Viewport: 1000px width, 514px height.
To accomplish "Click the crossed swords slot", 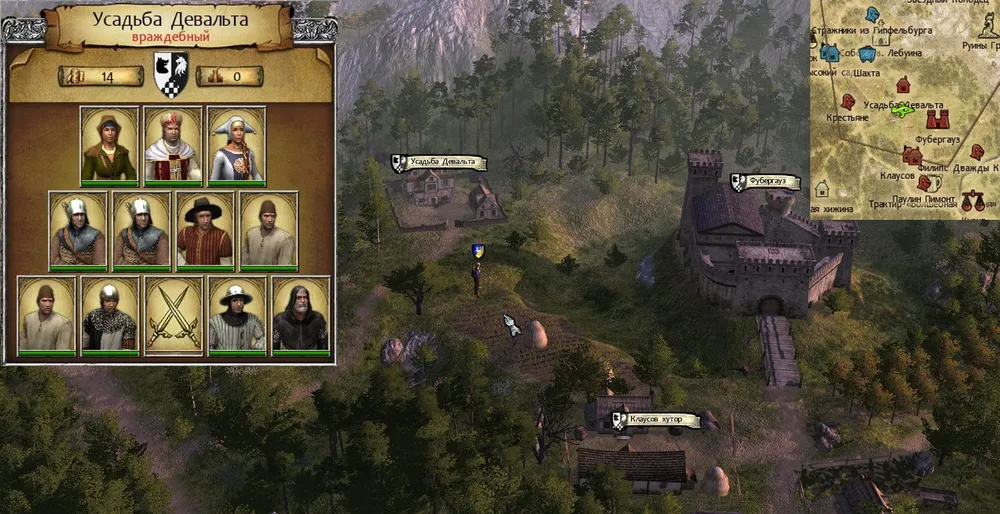I will (x=173, y=315).
